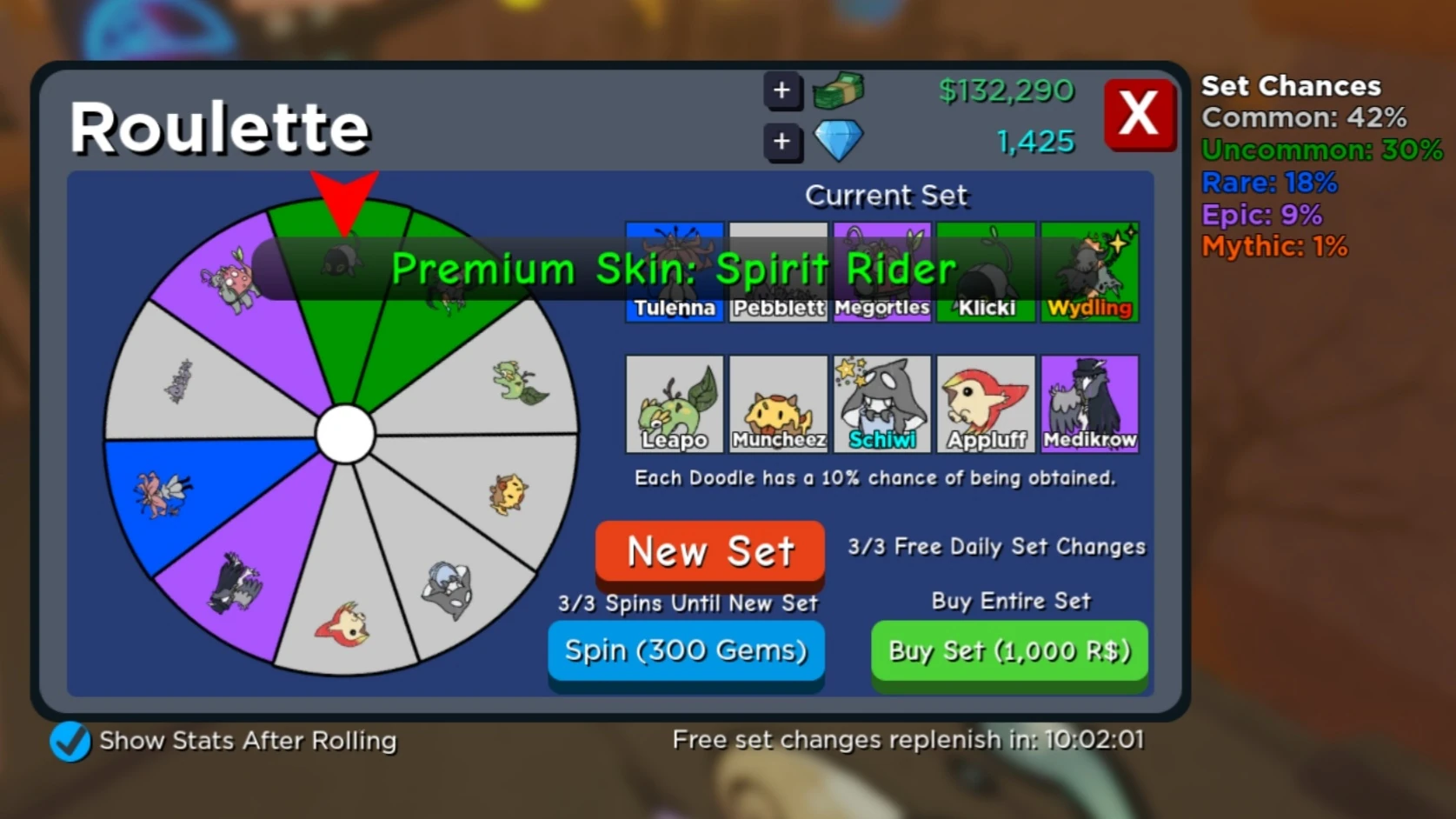Select the mythic Wydling doodle icon
The image size is (1456, 819).
pyautogui.click(x=1089, y=271)
